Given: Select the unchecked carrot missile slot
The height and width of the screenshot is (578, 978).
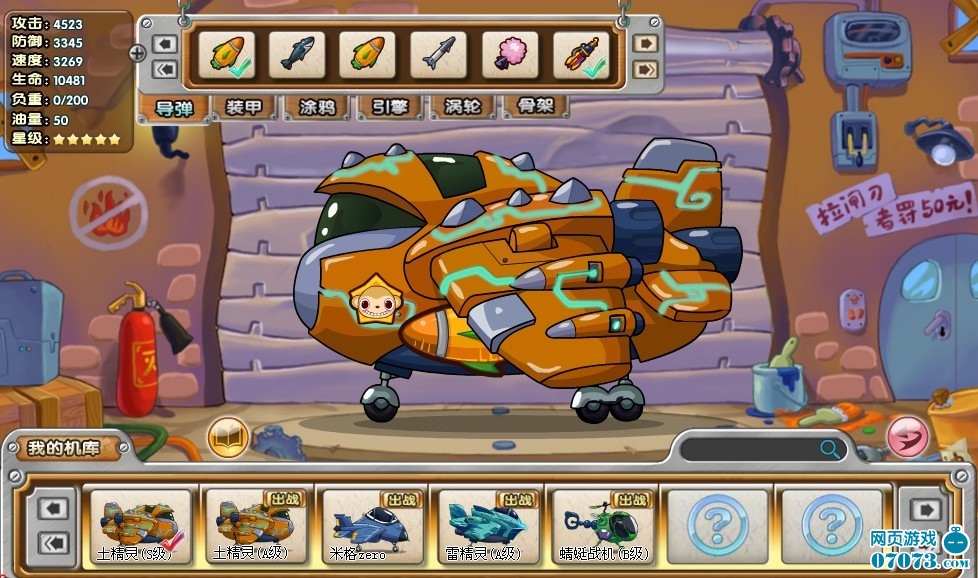Looking at the screenshot, I should [368, 54].
